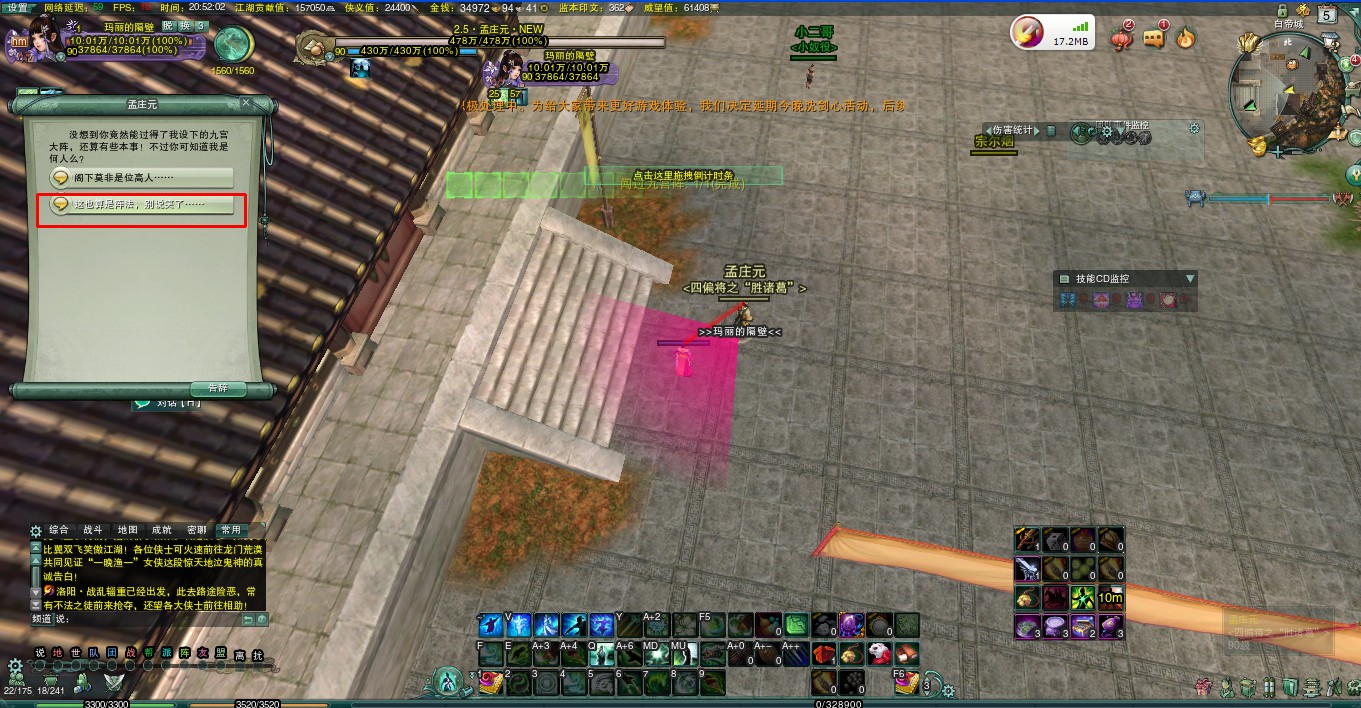Open chat settings gear beside 综合 tab
Viewport: 1361px width, 708px height.
(x=36, y=531)
